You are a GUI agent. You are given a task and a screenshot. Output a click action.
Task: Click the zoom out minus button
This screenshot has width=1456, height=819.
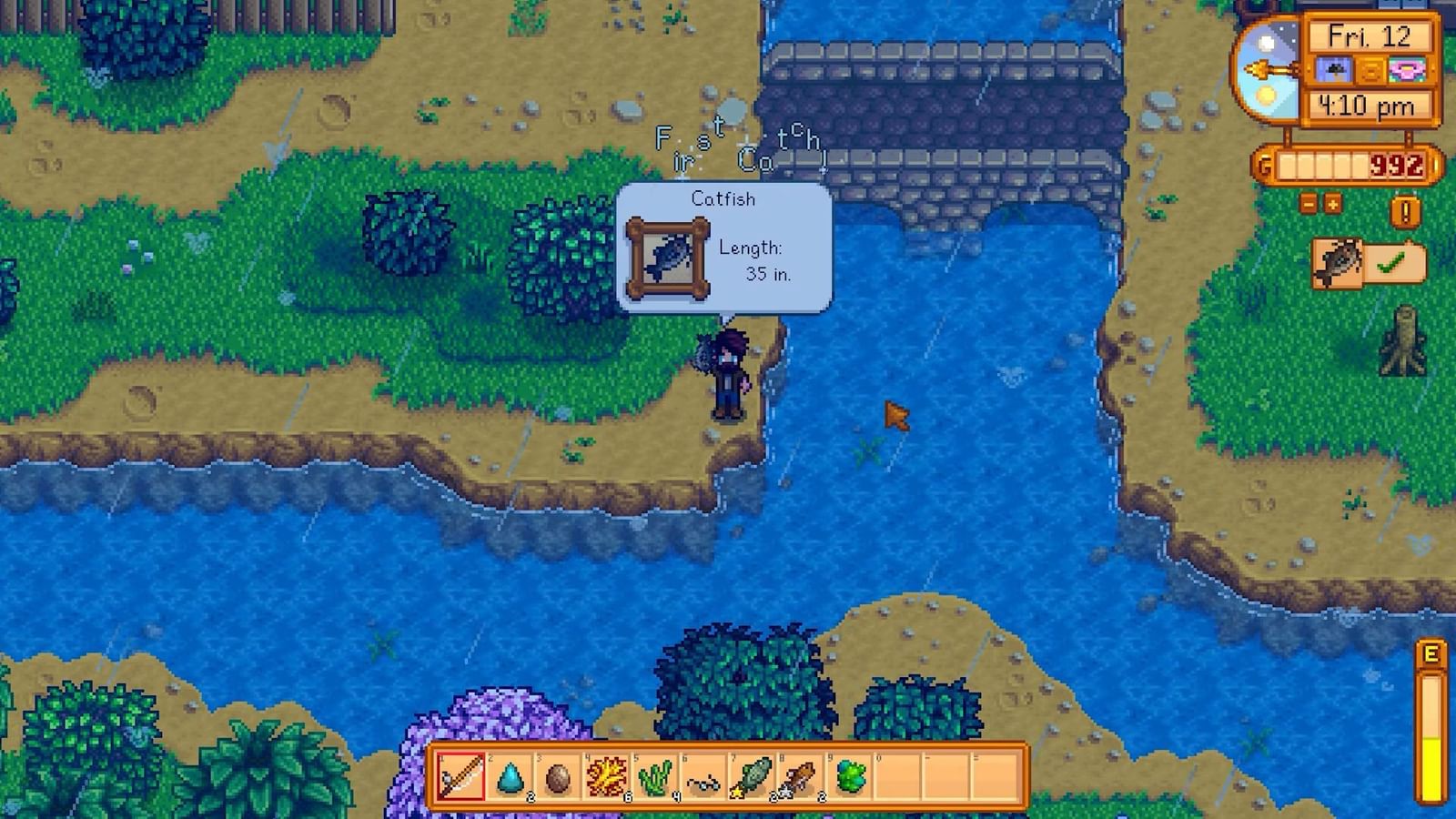coord(1309,205)
